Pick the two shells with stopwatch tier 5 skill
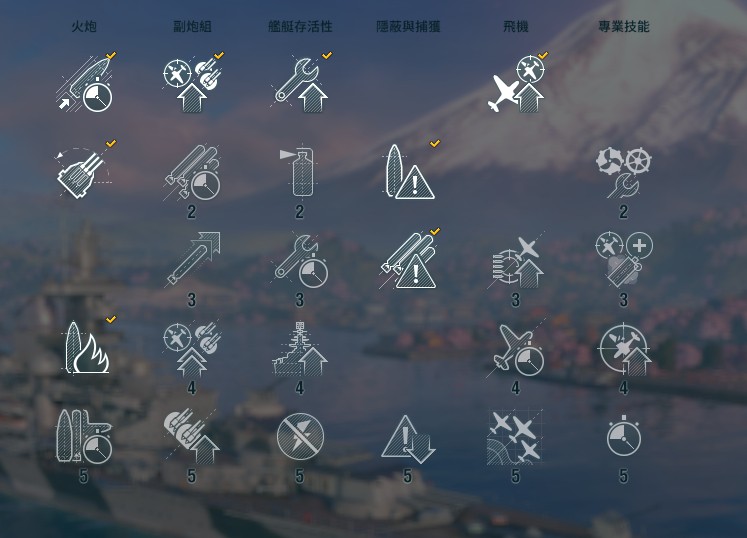 84,437
